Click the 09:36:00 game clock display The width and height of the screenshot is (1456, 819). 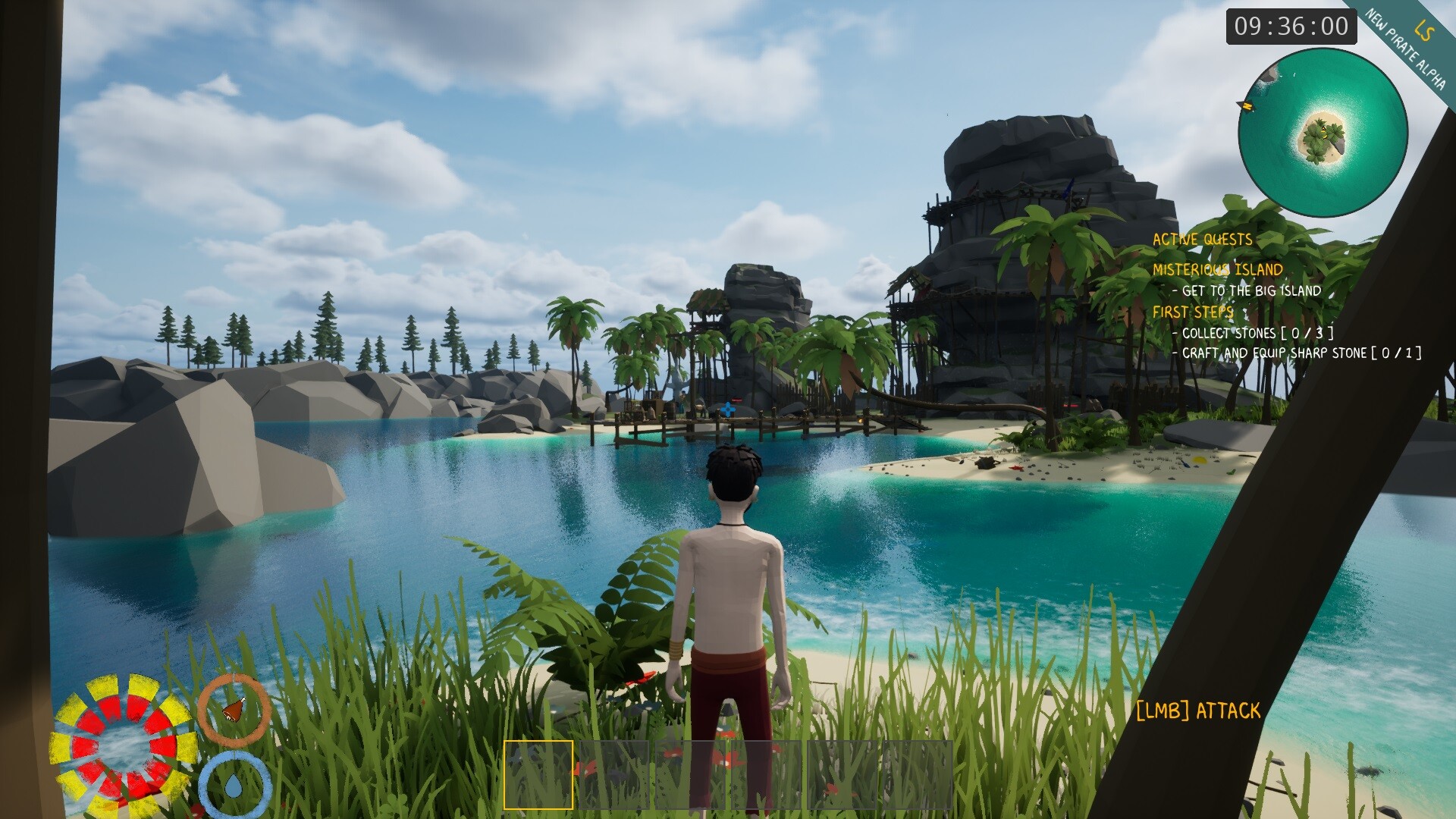point(1291,28)
